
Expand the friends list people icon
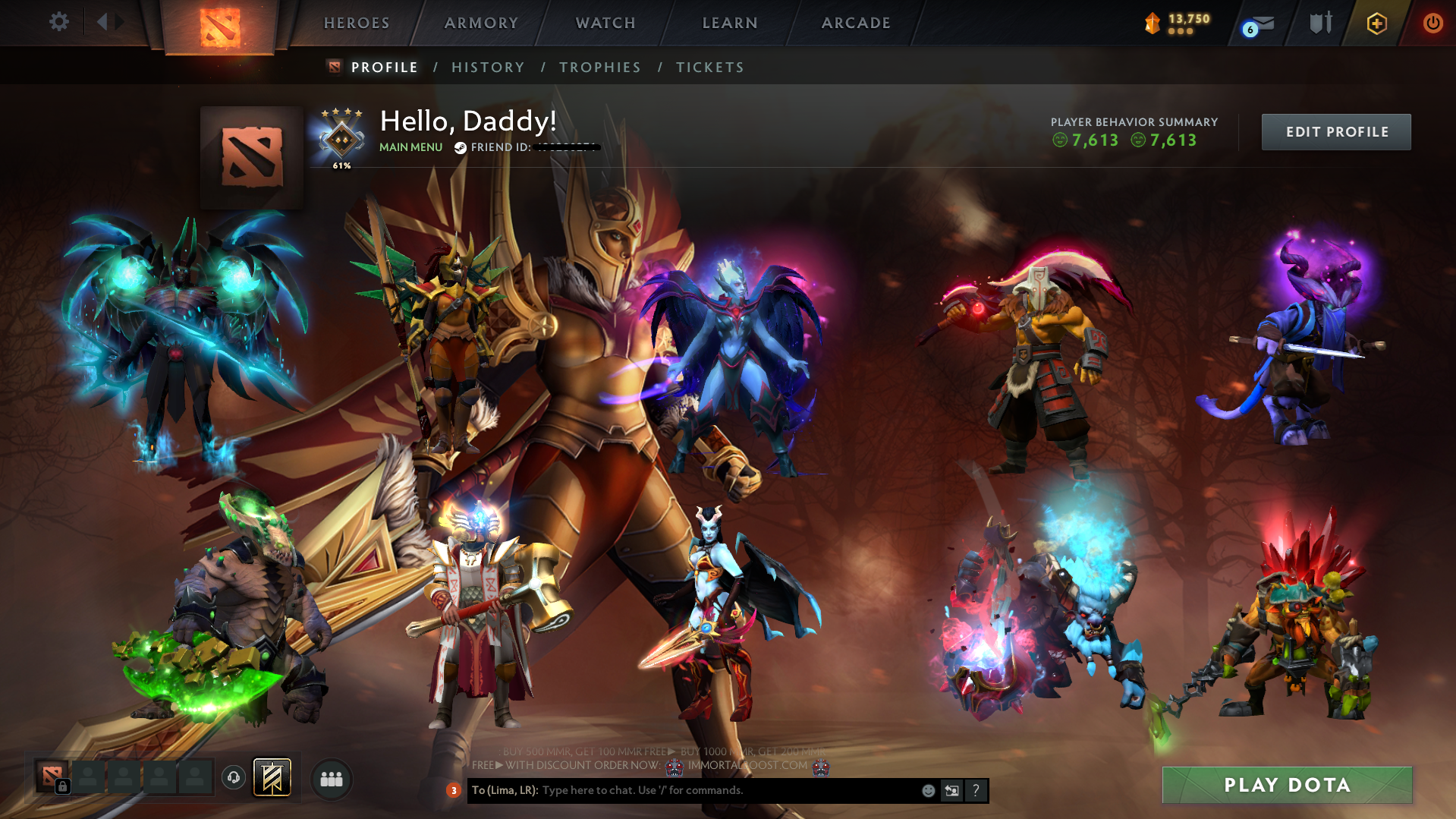pos(330,779)
